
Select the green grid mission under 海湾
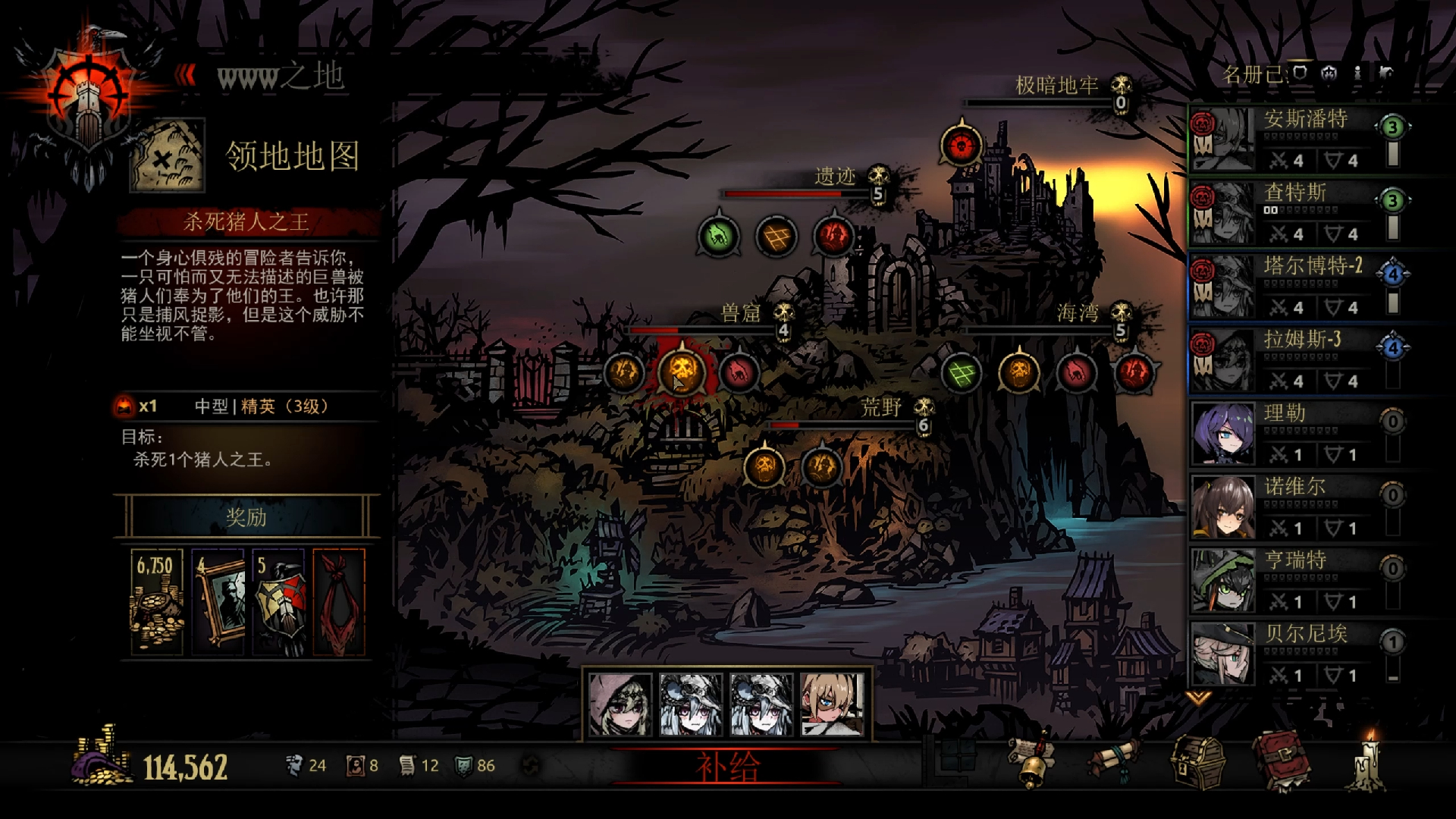click(961, 373)
